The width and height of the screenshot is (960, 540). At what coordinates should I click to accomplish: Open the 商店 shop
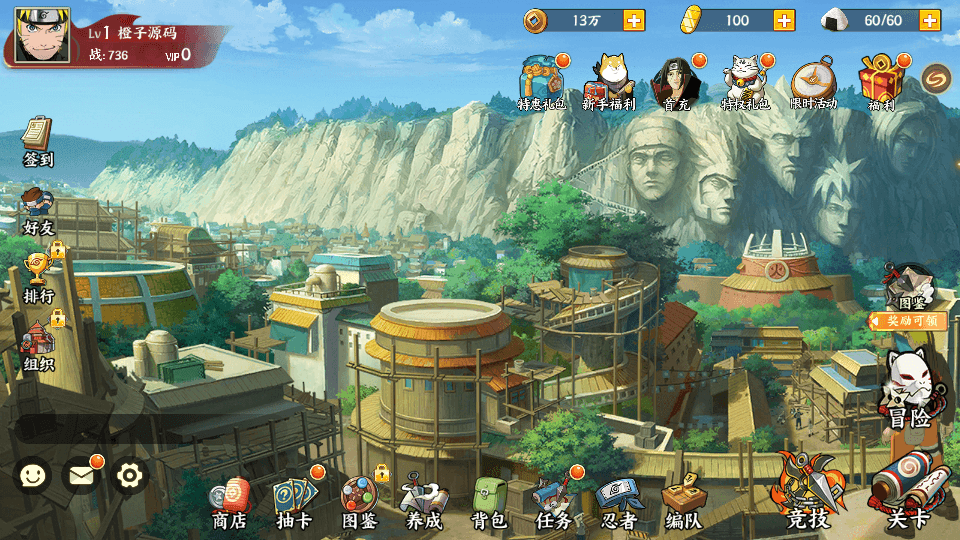[x=230, y=500]
